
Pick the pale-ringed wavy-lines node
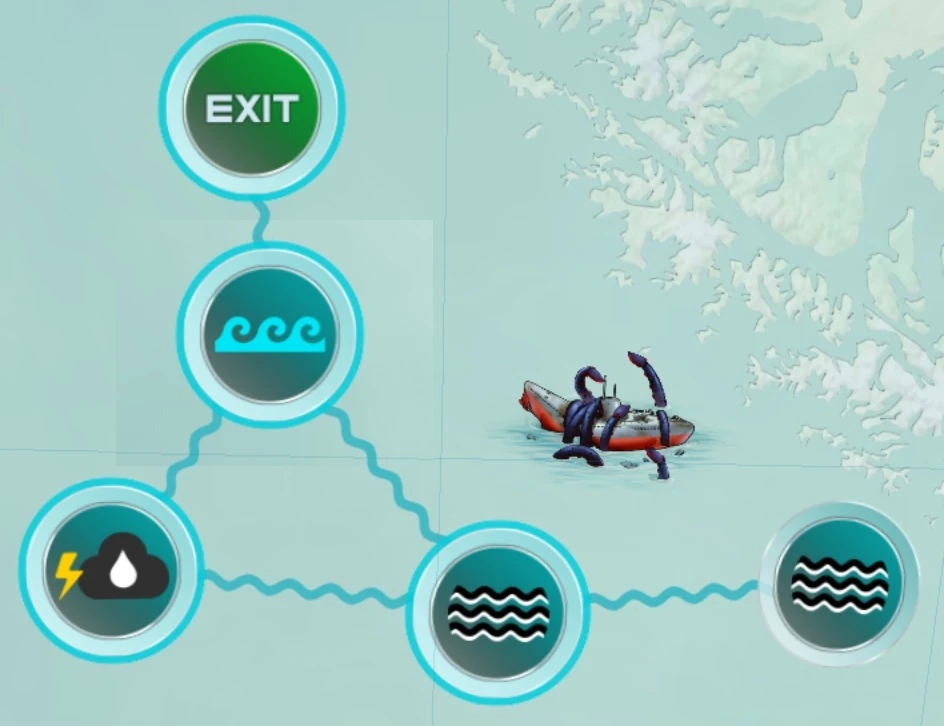838,583
